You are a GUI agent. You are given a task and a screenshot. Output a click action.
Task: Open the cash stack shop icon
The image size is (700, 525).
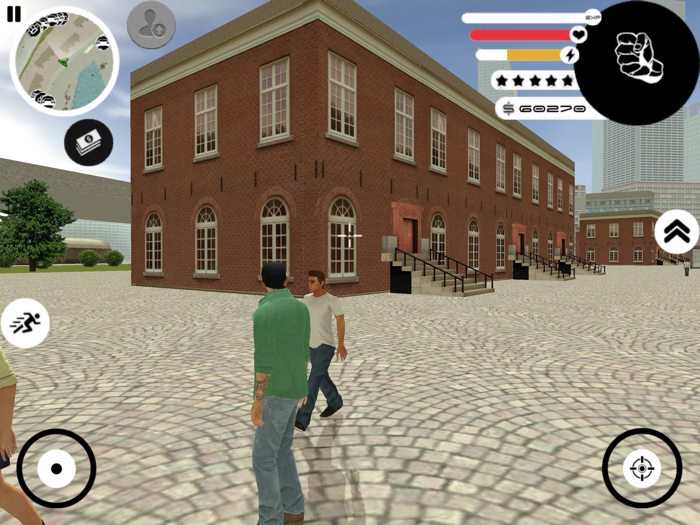88,142
